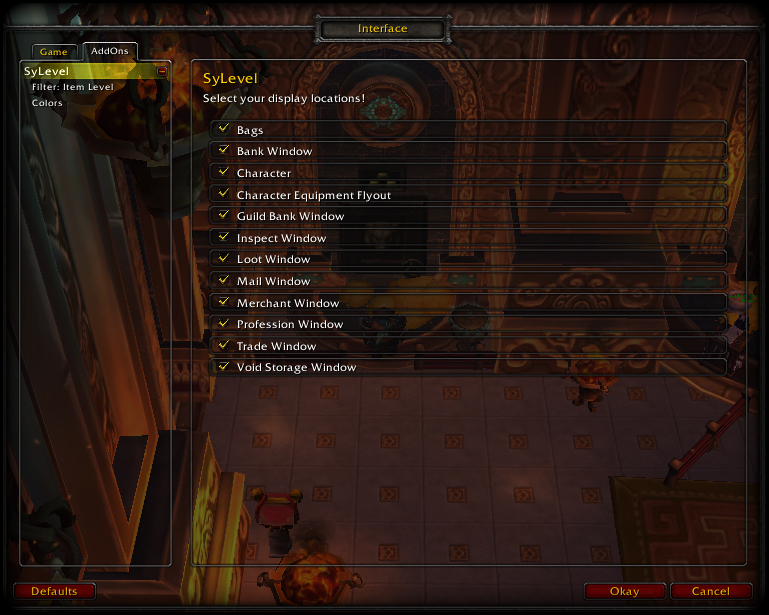Cancel the interface options
769x615 pixels.
(711, 591)
